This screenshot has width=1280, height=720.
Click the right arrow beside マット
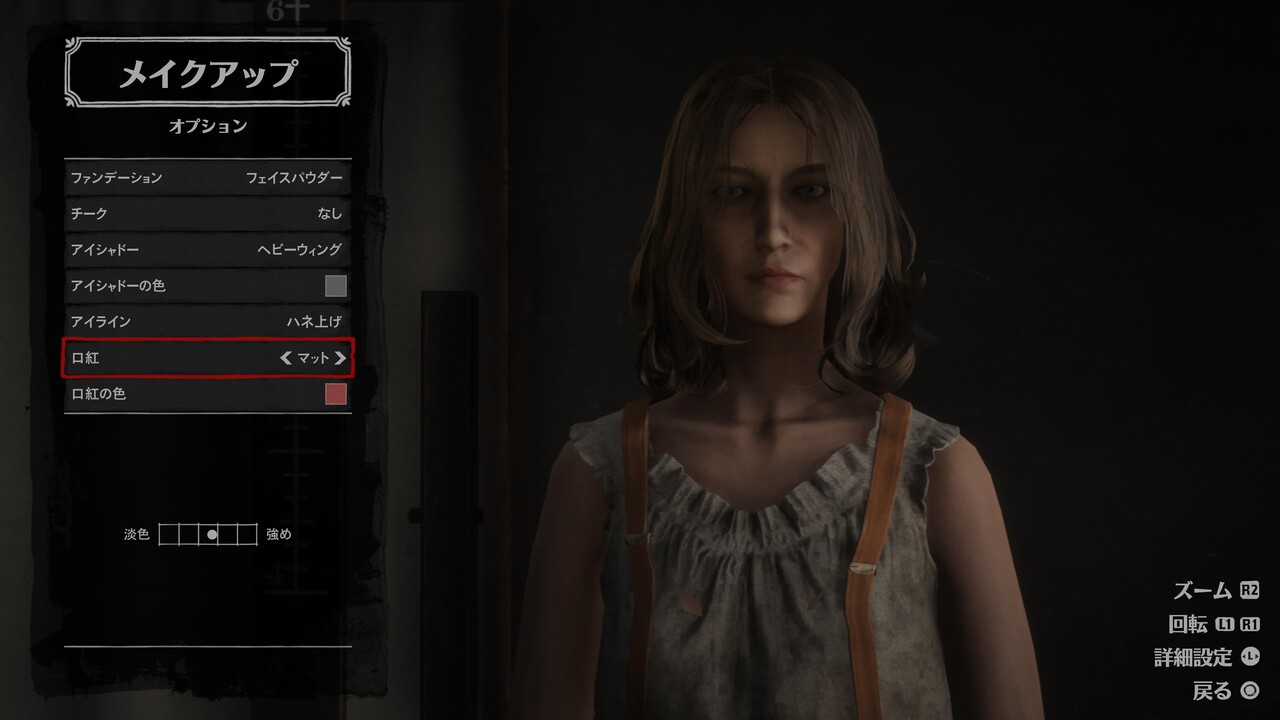pyautogui.click(x=341, y=358)
